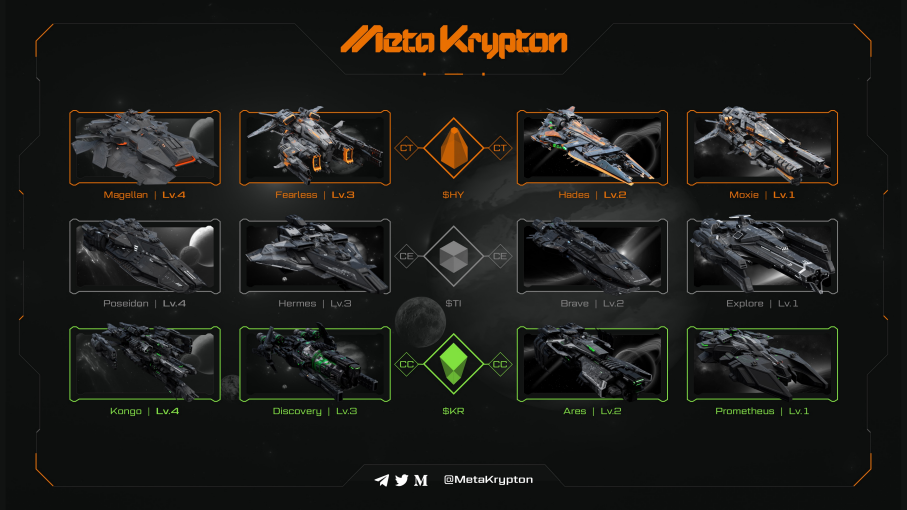This screenshot has width=907, height=510.
Task: Pick the Explore Lv.1 ship card
Action: click(762, 256)
